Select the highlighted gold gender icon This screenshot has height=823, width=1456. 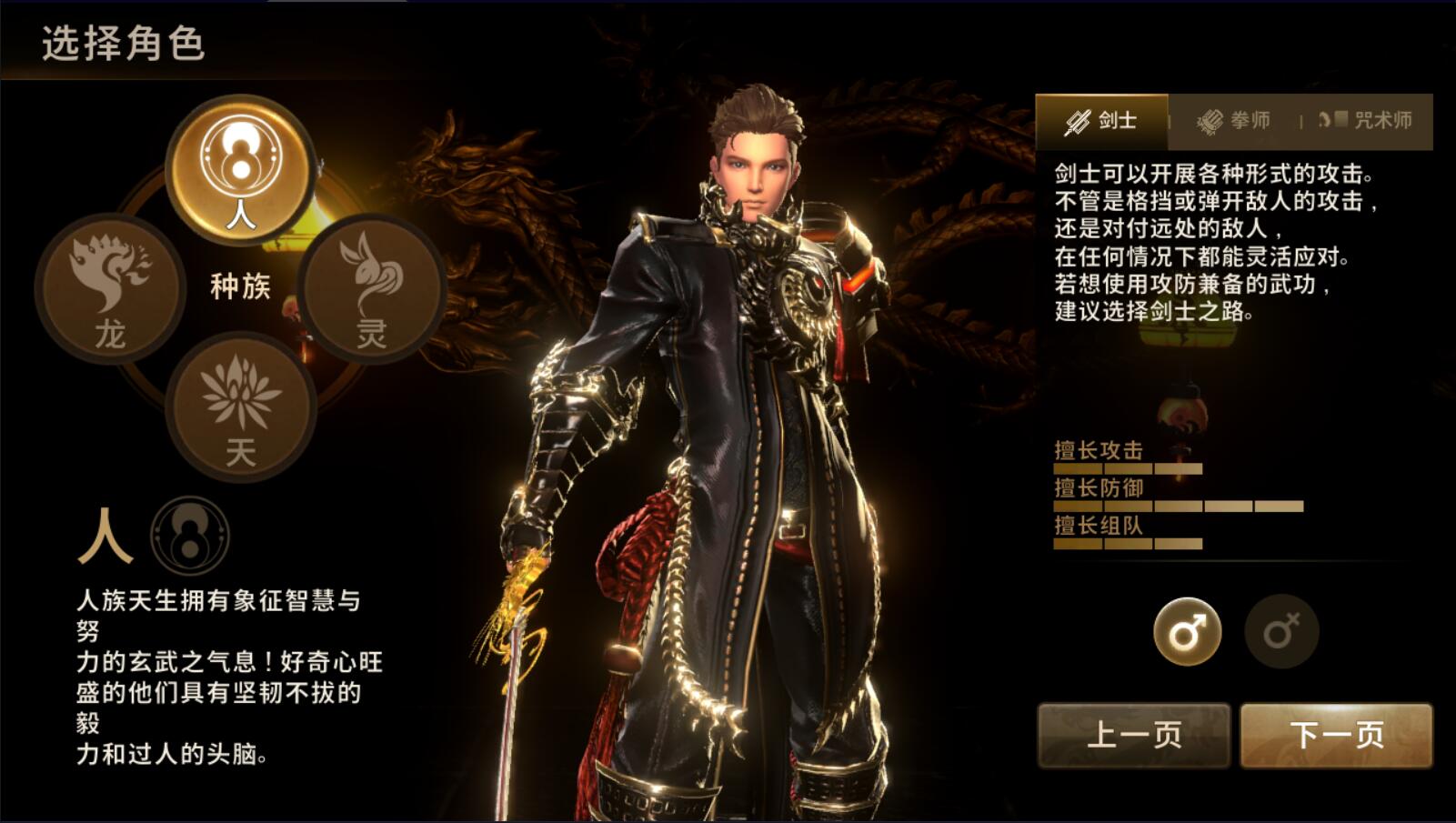pos(1187,631)
